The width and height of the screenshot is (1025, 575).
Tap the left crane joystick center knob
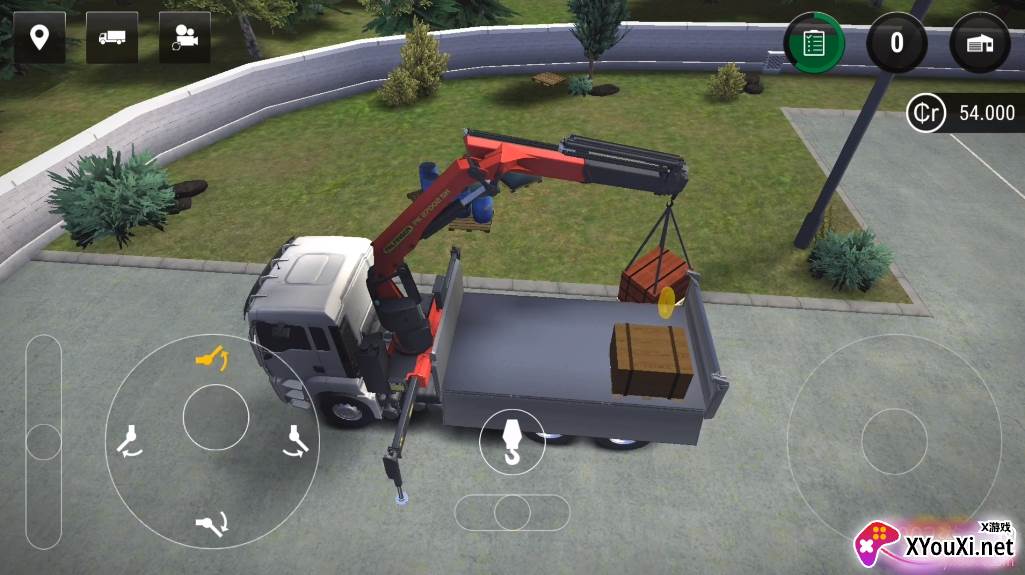pos(215,417)
